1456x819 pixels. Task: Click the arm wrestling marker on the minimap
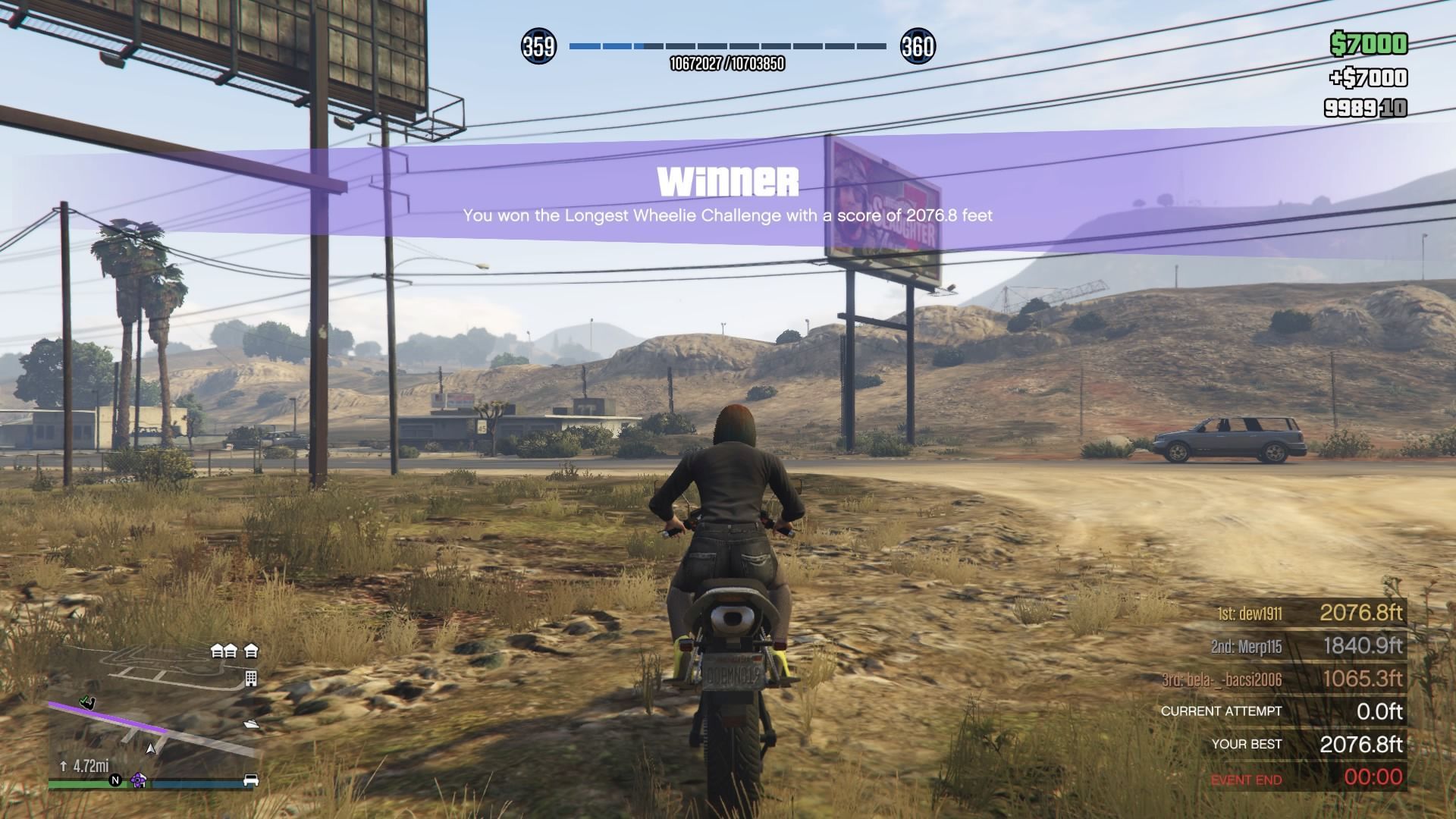(x=89, y=702)
